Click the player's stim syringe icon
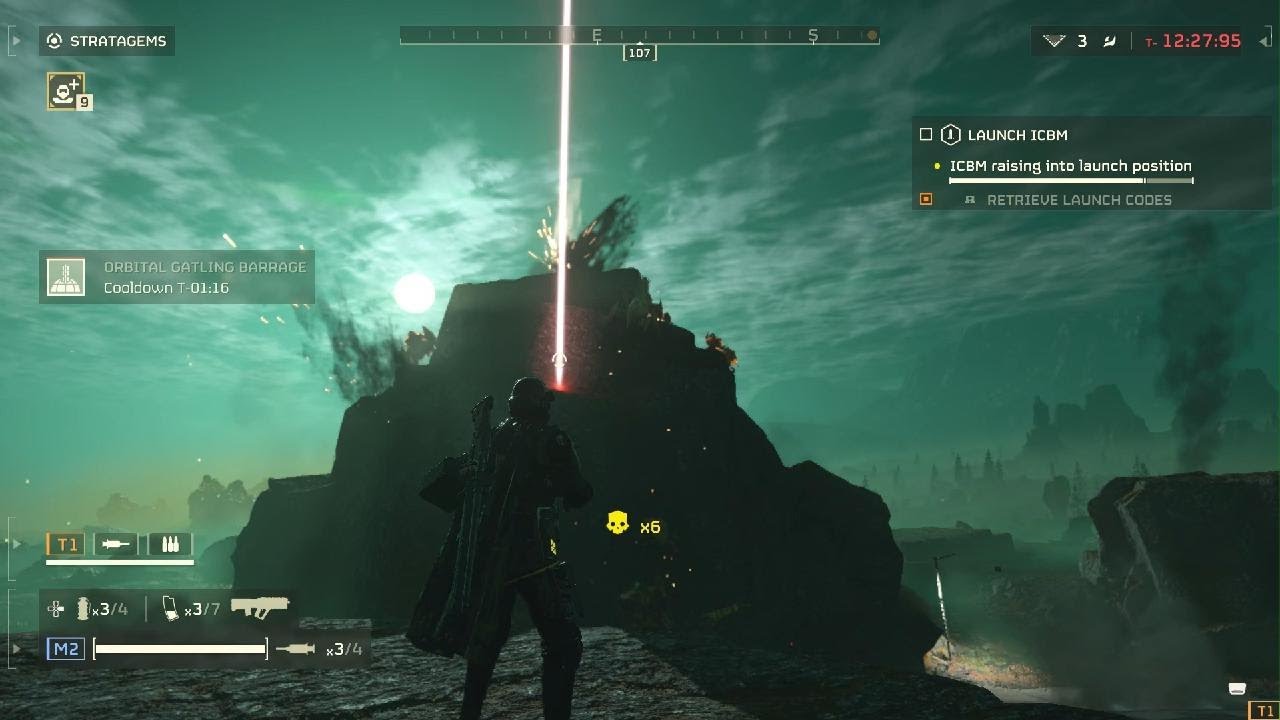 click(295, 649)
